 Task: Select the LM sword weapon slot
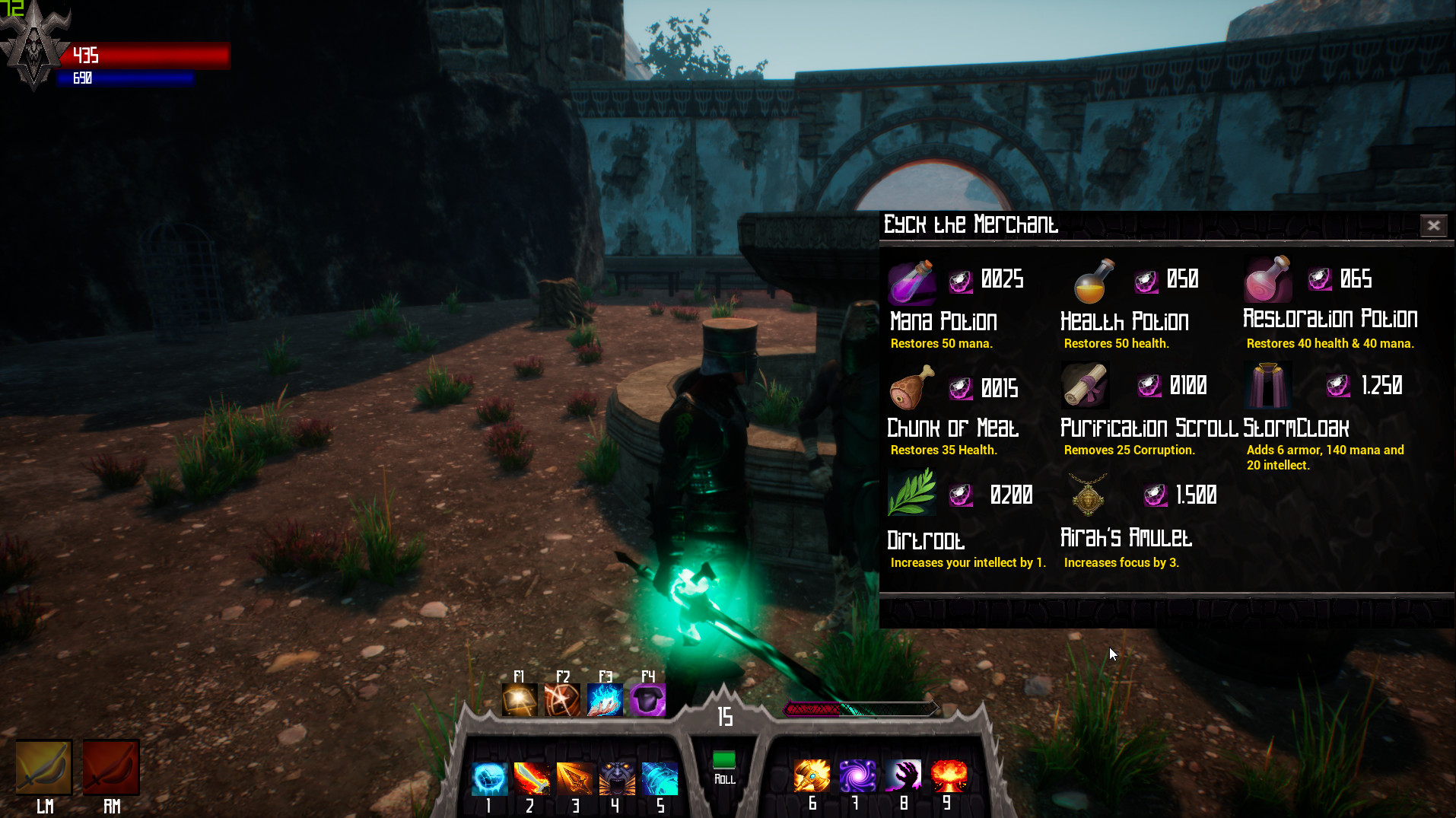pyautogui.click(x=43, y=767)
